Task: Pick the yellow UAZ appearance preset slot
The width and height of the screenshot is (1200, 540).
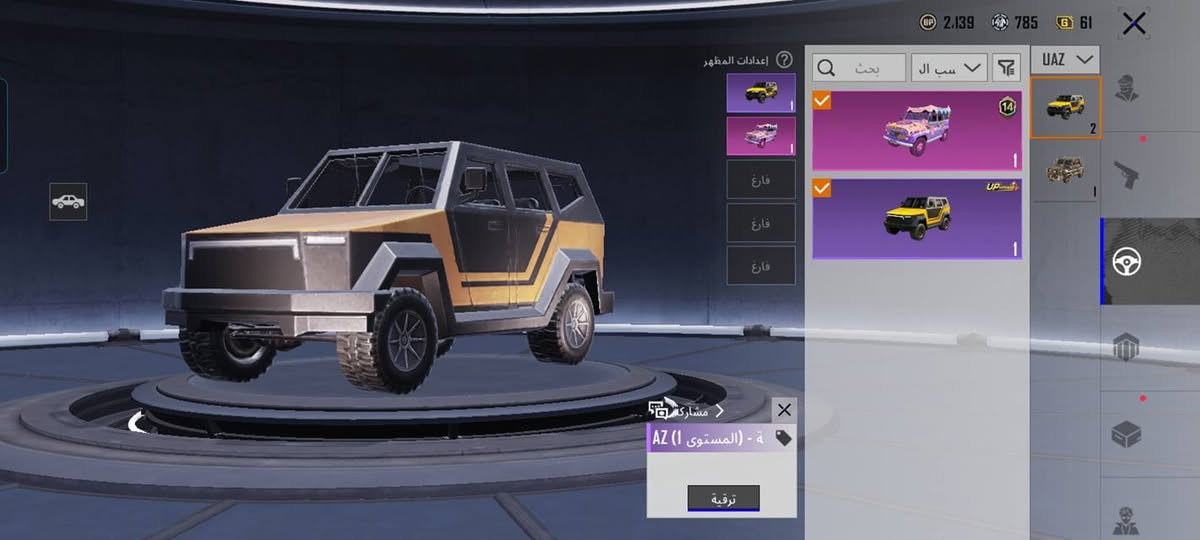Action: click(761, 93)
